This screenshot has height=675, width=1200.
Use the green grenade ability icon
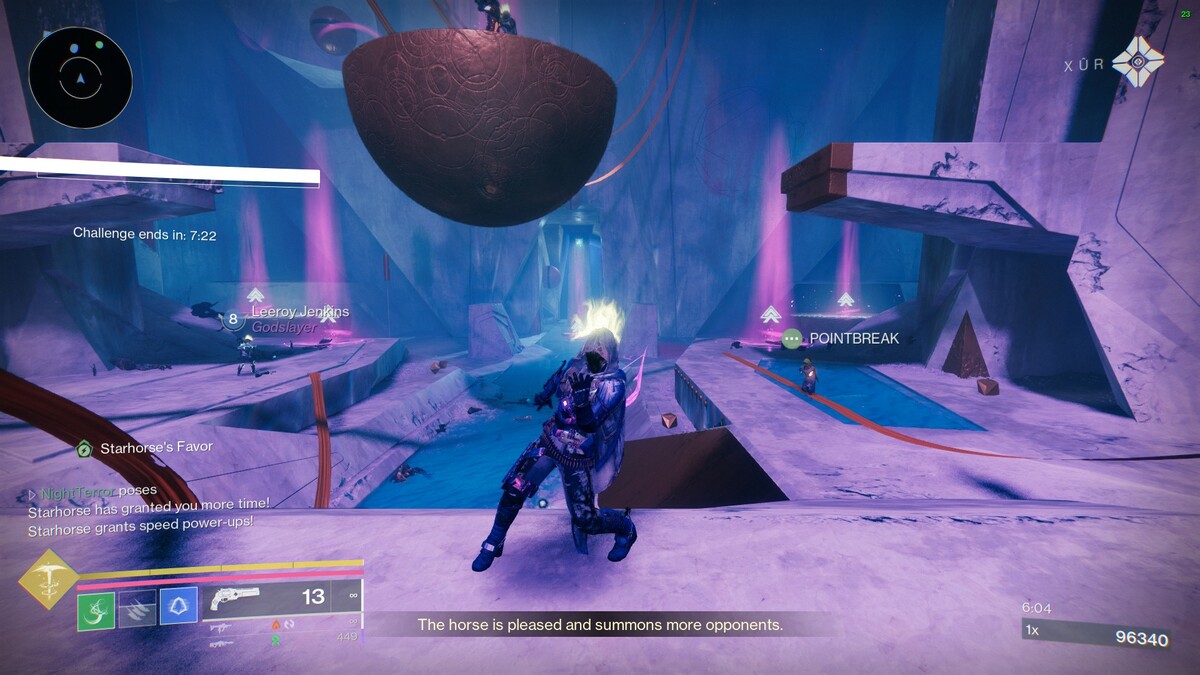(96, 609)
